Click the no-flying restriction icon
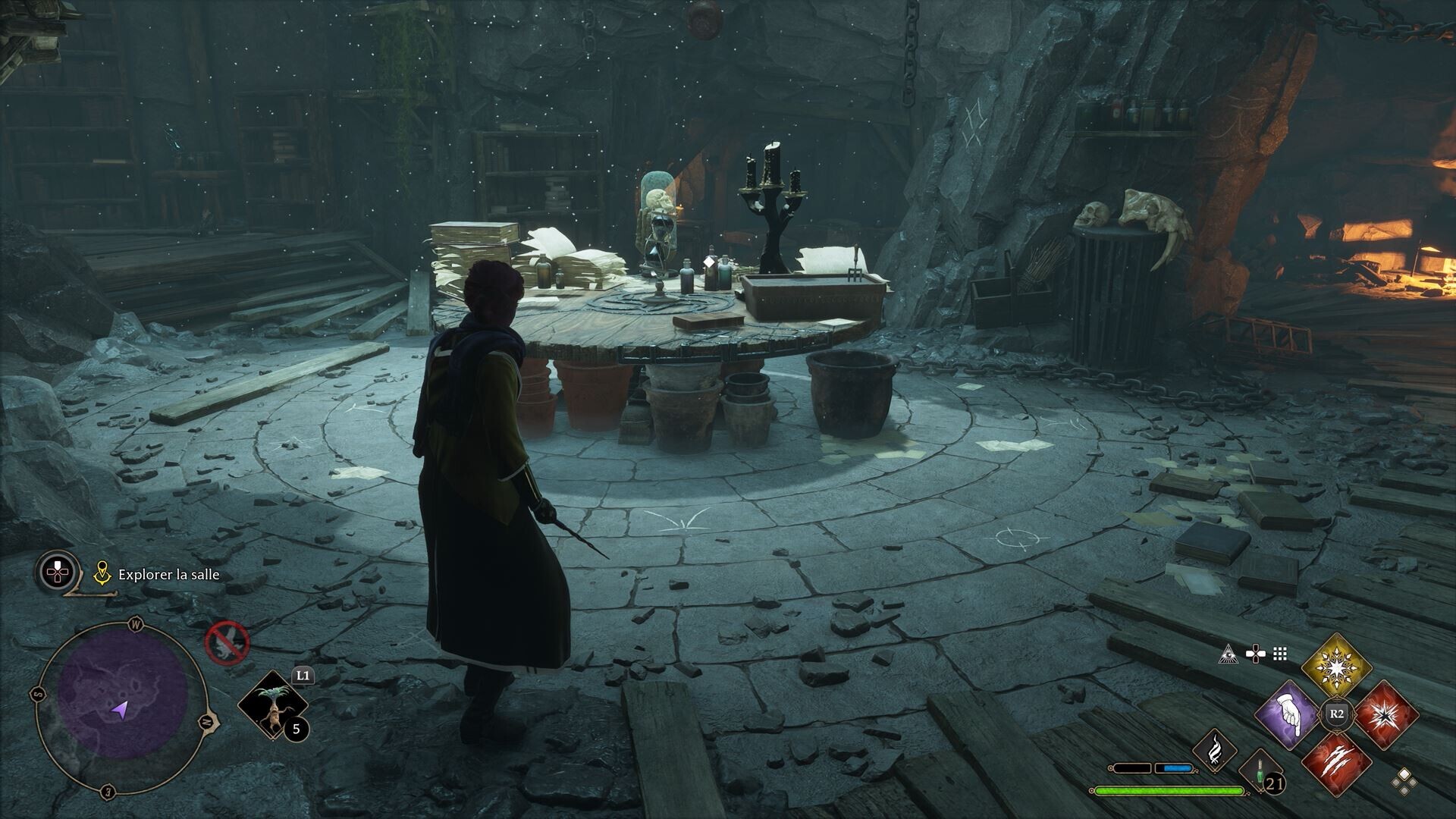Viewport: 1456px width, 819px height. [227, 643]
